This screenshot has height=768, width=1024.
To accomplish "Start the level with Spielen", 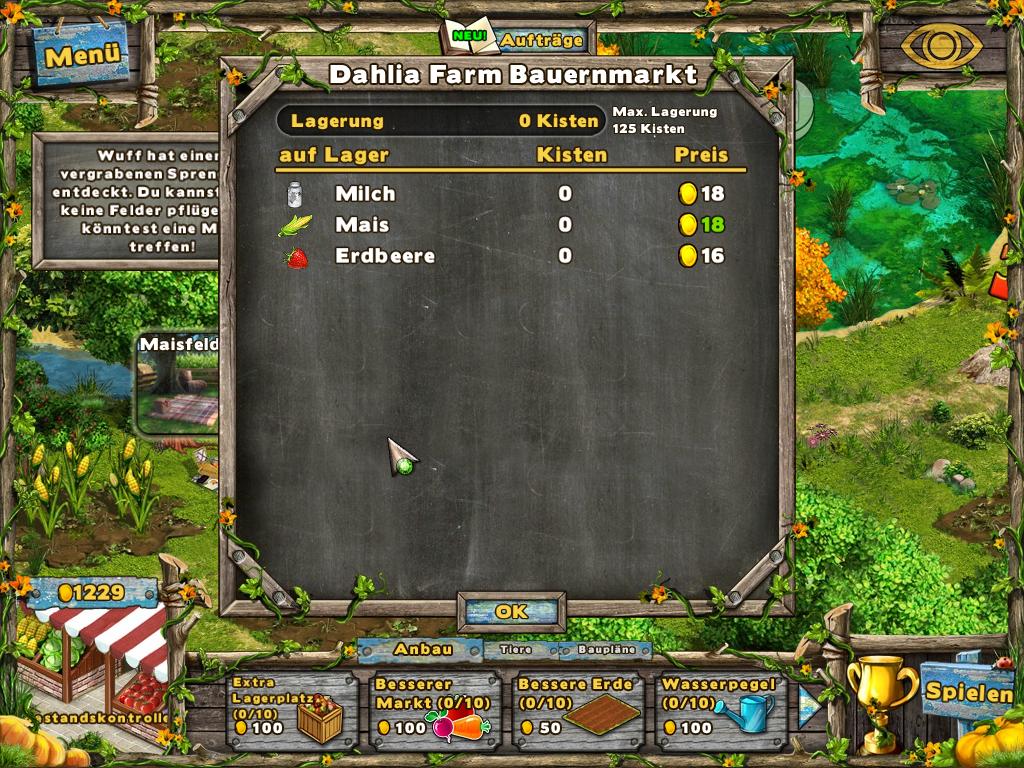I will click(x=966, y=691).
